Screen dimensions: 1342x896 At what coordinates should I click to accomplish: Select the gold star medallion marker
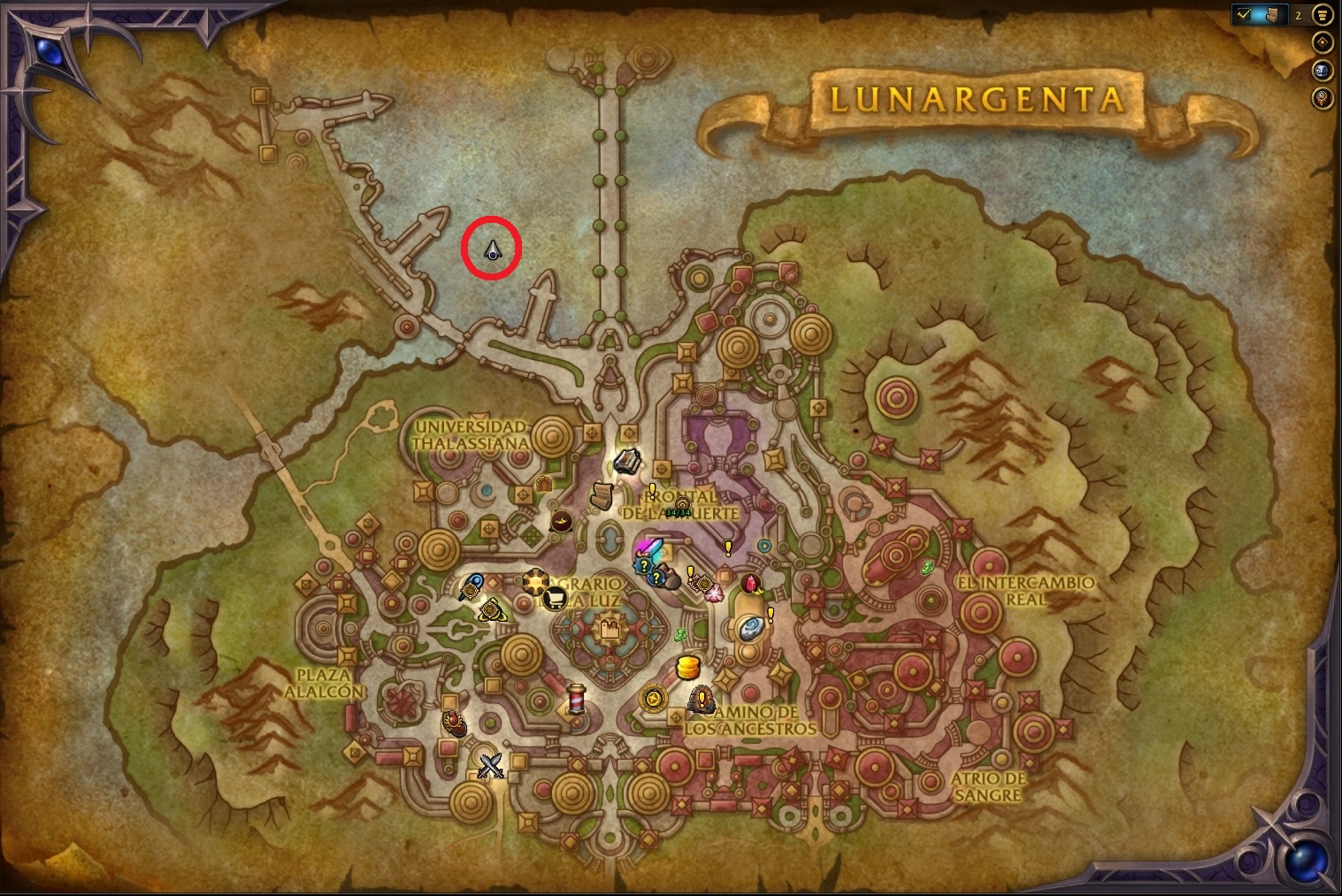click(x=653, y=698)
